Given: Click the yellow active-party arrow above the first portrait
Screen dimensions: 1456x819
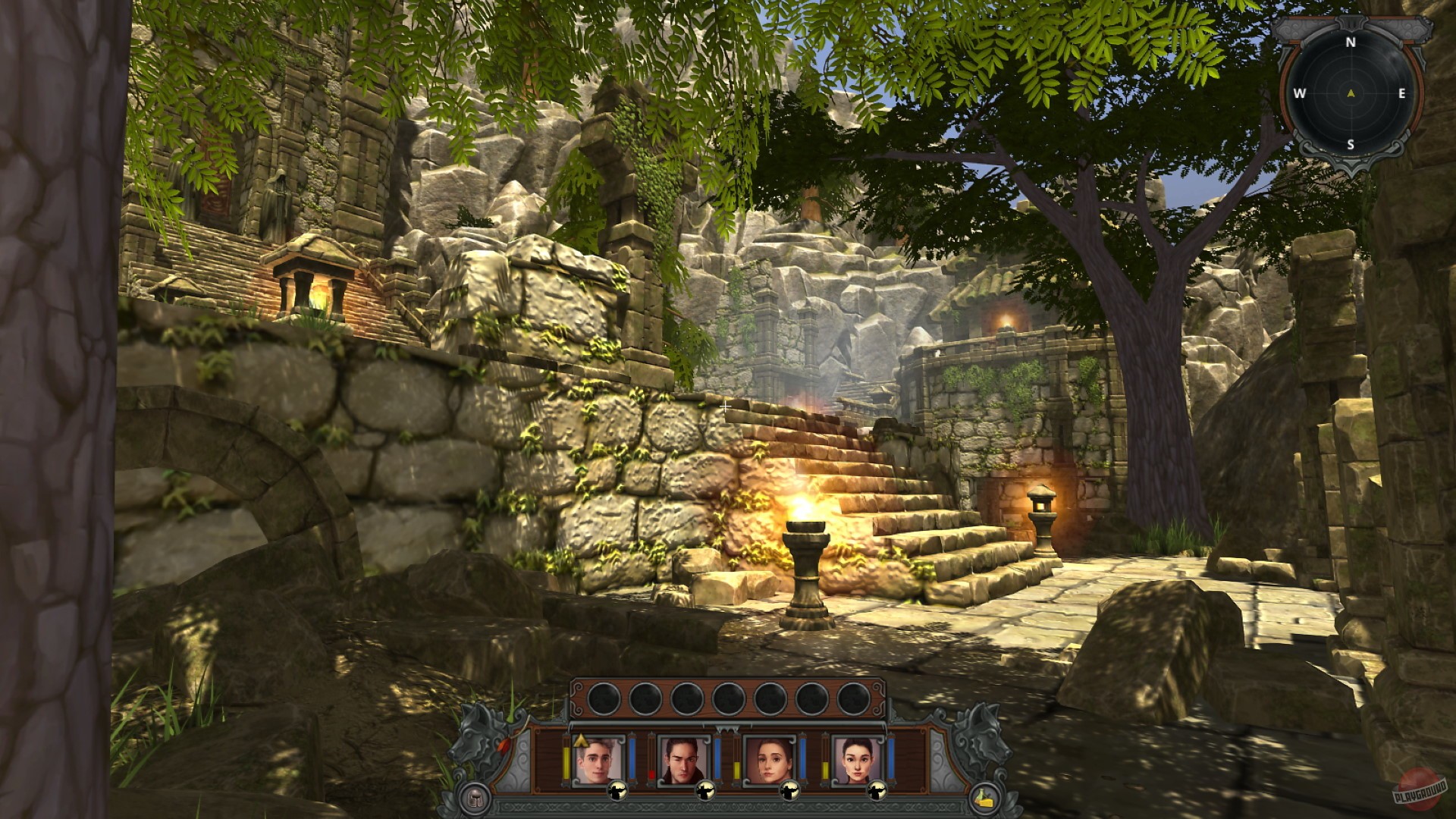Looking at the screenshot, I should (x=580, y=742).
